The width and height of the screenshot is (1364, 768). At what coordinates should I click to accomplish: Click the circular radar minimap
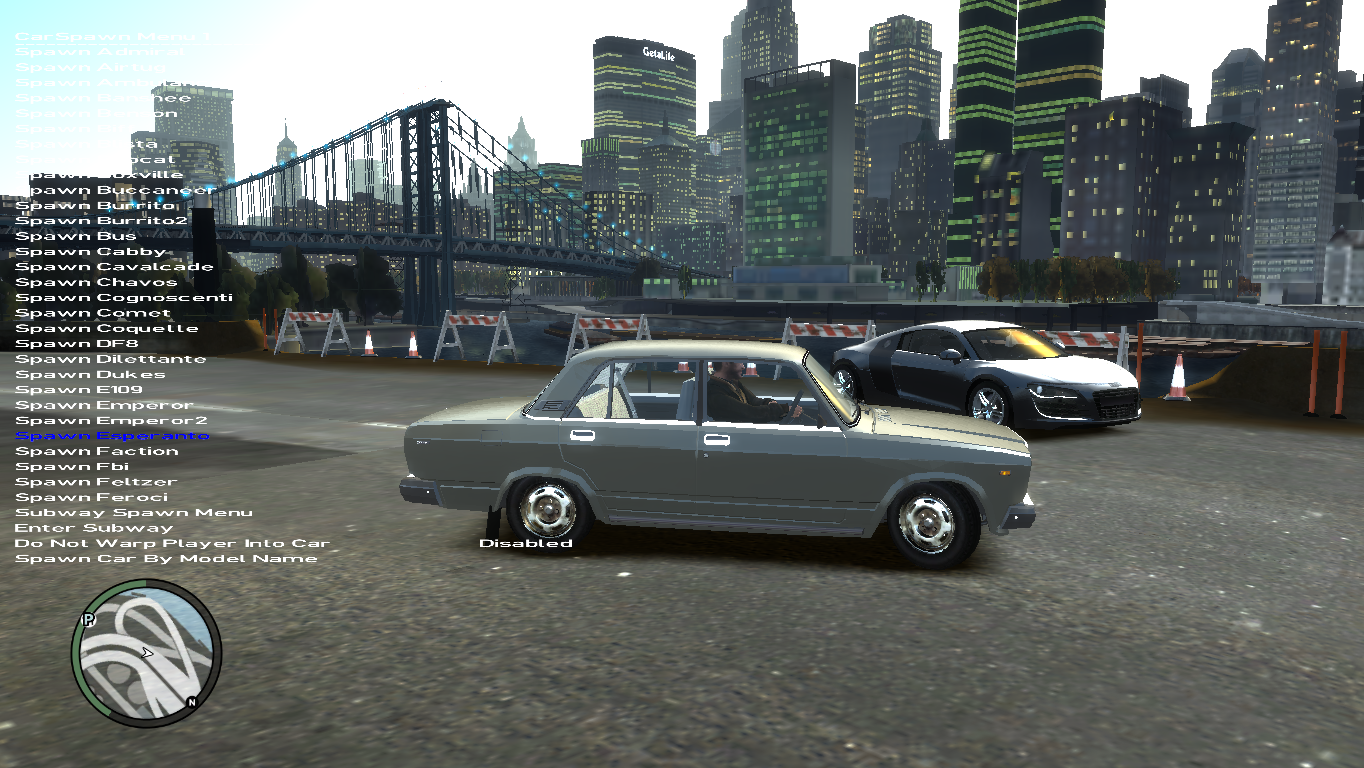[146, 653]
